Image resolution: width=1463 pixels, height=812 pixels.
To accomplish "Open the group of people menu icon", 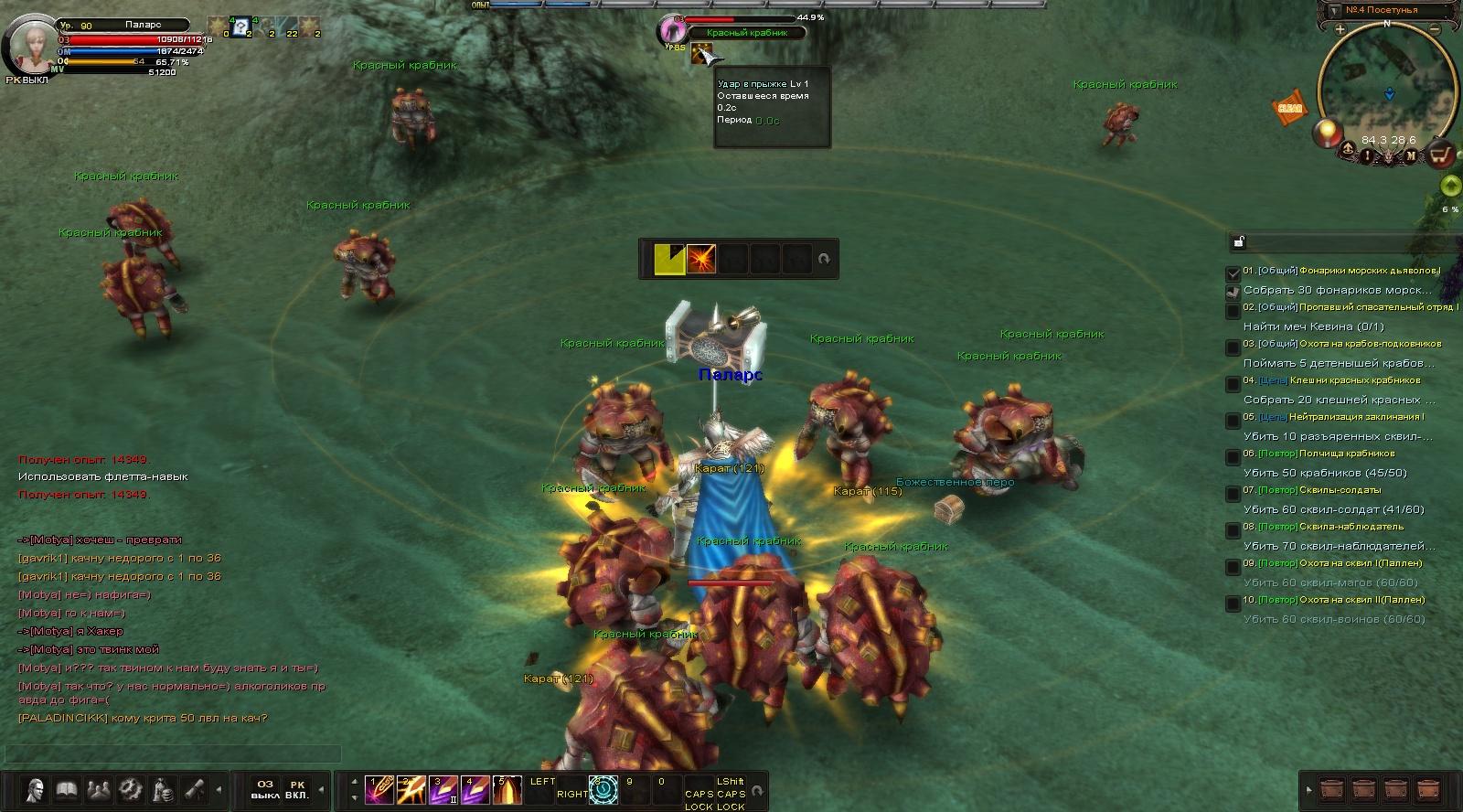I will [x=98, y=789].
